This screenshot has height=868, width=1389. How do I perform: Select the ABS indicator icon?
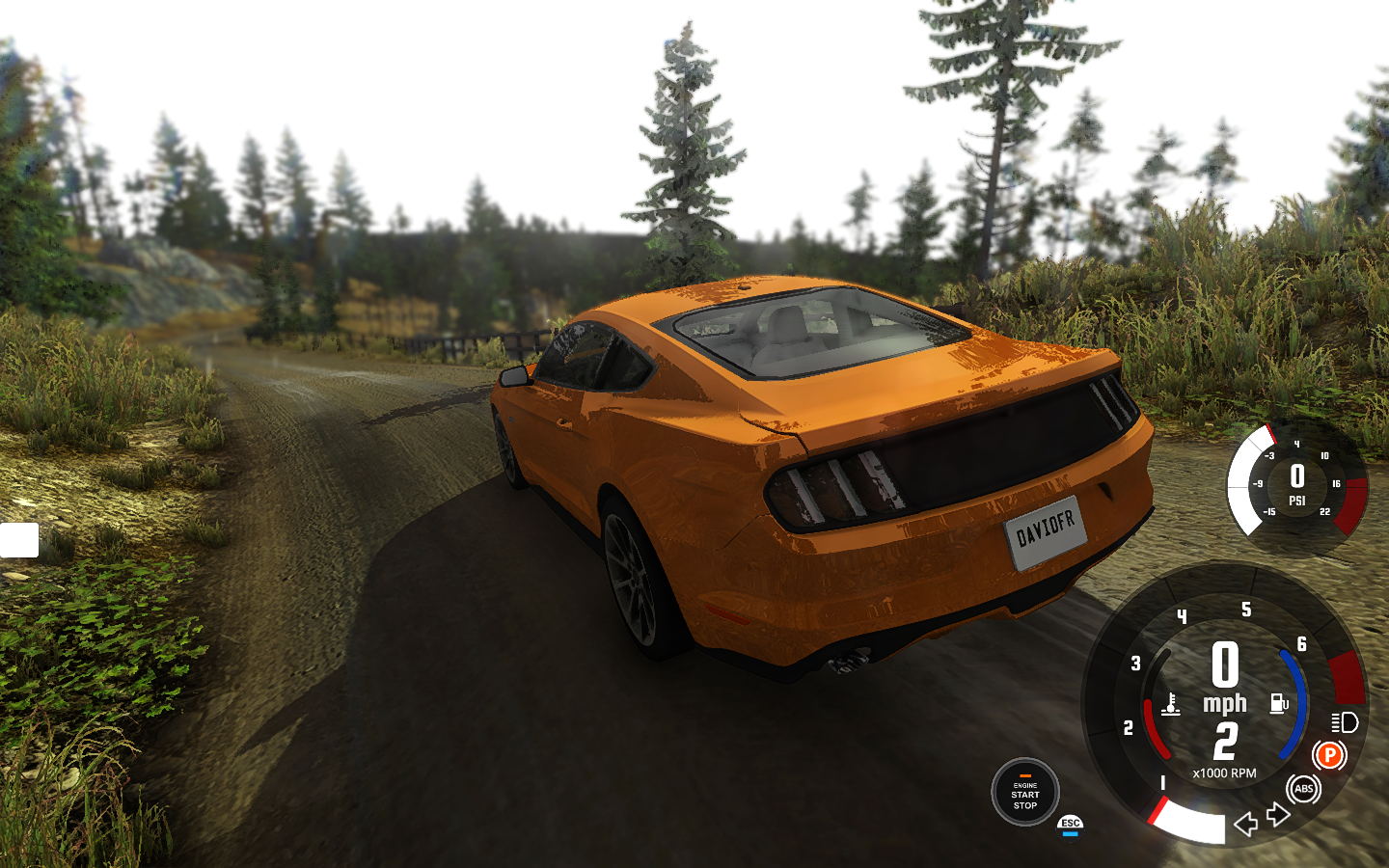(x=1304, y=789)
